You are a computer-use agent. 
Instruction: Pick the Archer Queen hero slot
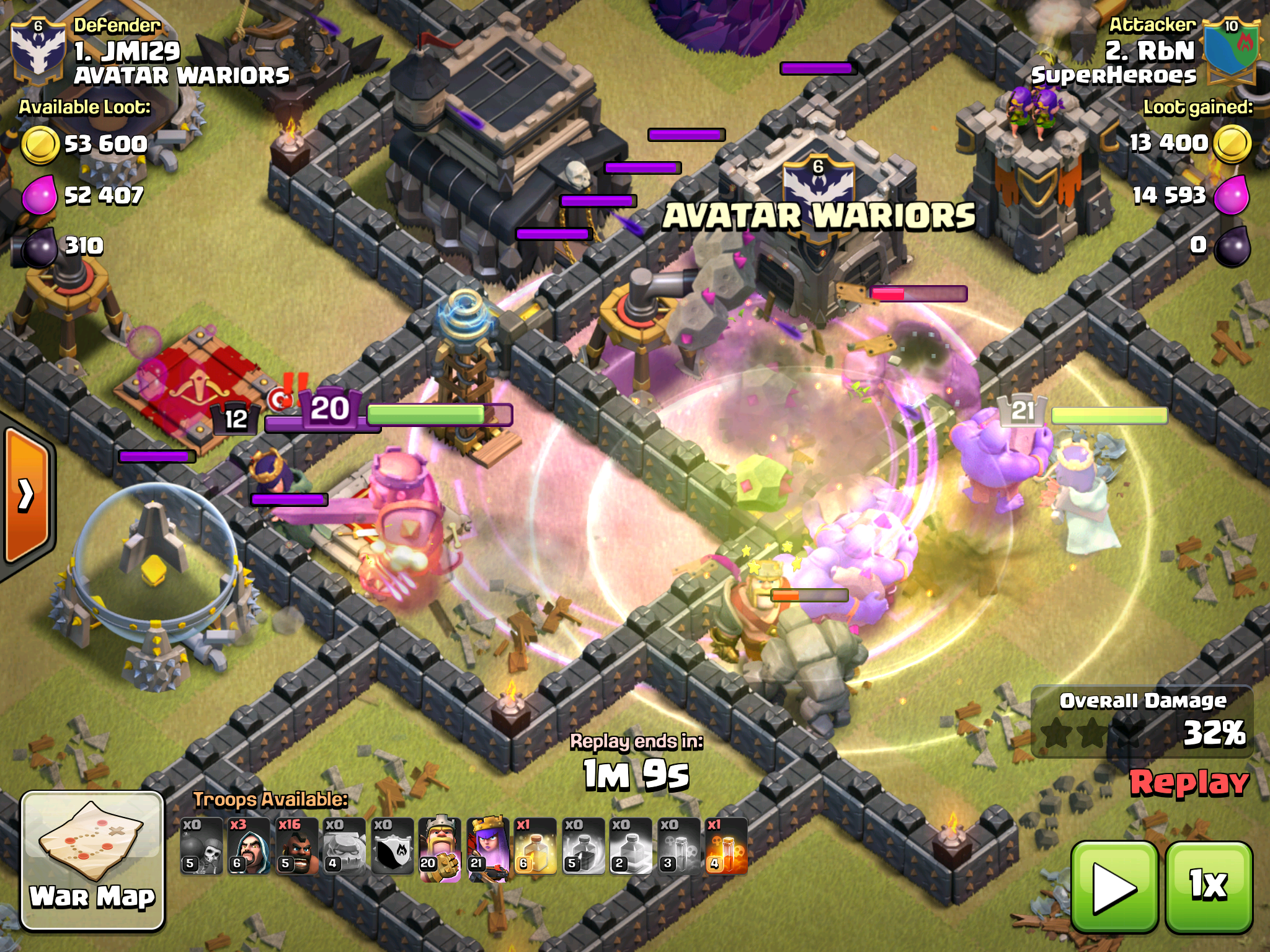[x=487, y=847]
